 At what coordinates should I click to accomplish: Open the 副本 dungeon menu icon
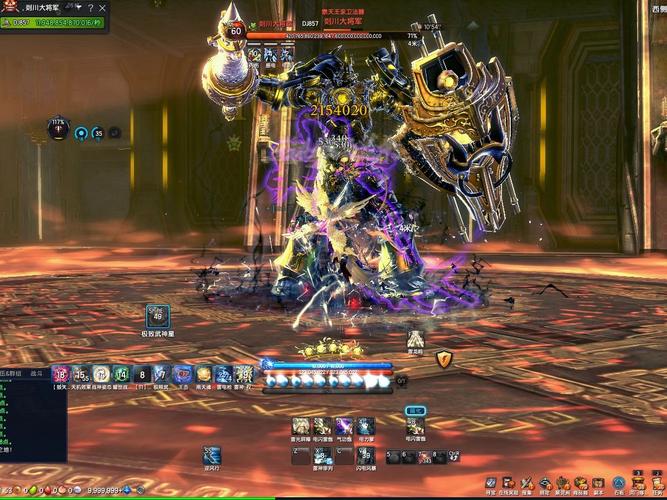coord(598,483)
